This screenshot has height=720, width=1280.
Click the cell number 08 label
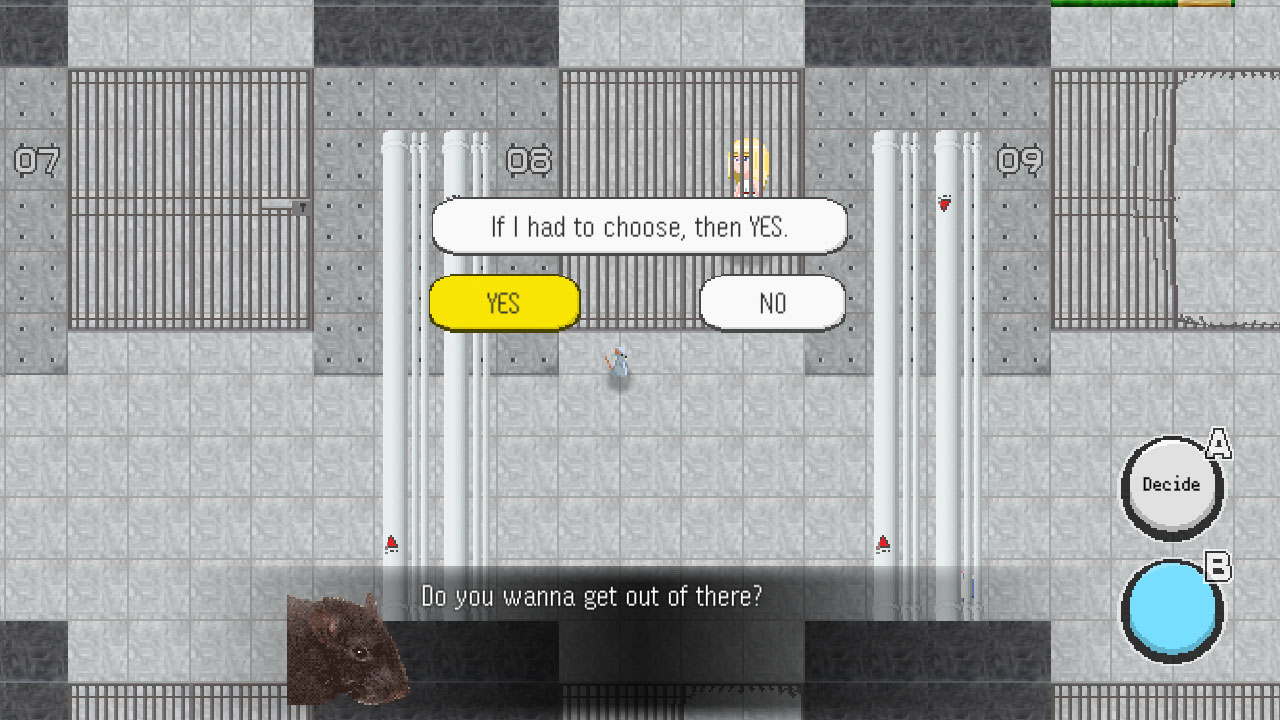(x=530, y=161)
